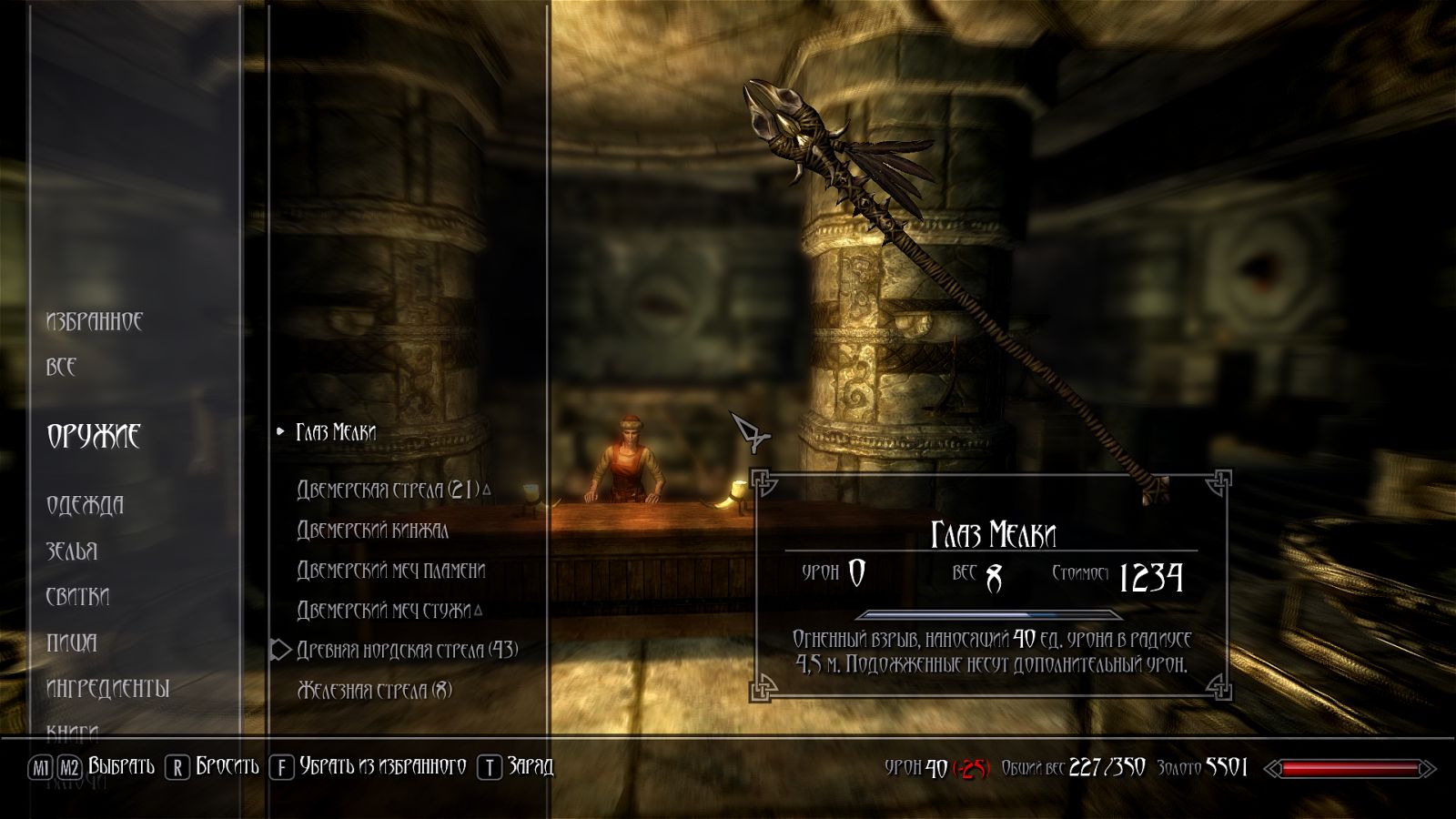Select the Глаз Мелки staff entry
1456x819 pixels.
tap(336, 432)
